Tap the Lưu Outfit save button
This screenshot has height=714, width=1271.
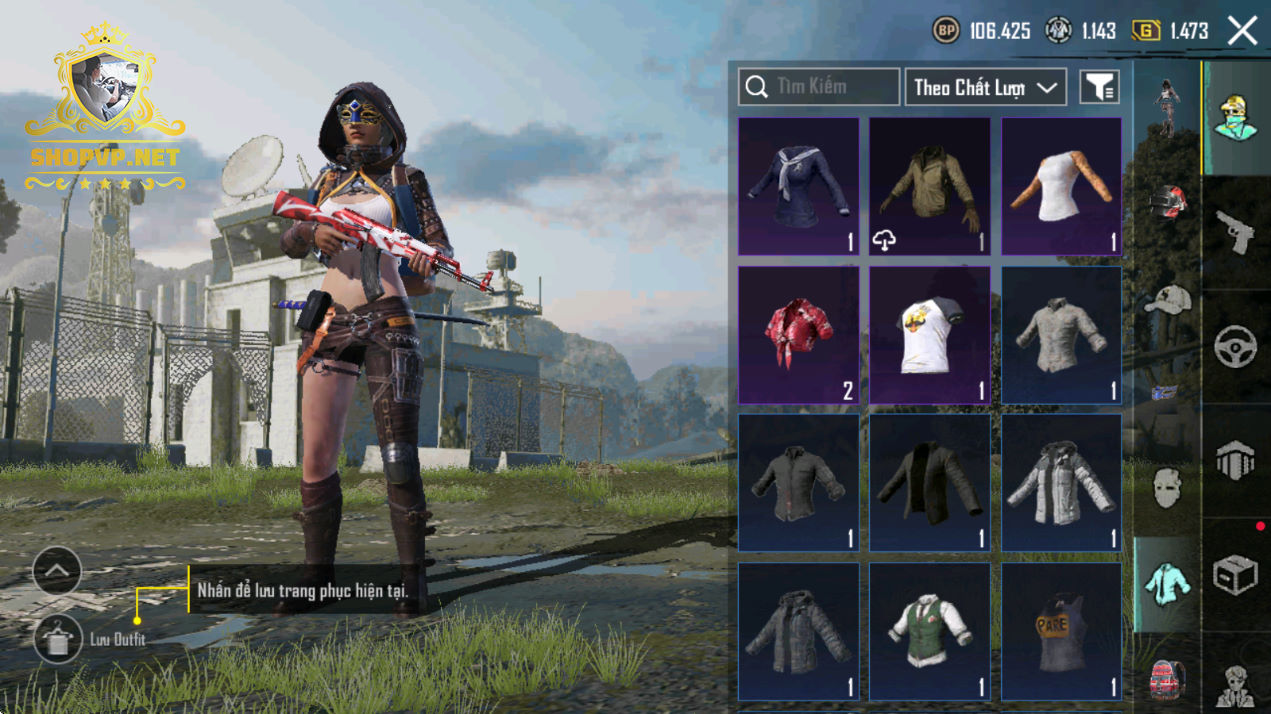point(58,638)
